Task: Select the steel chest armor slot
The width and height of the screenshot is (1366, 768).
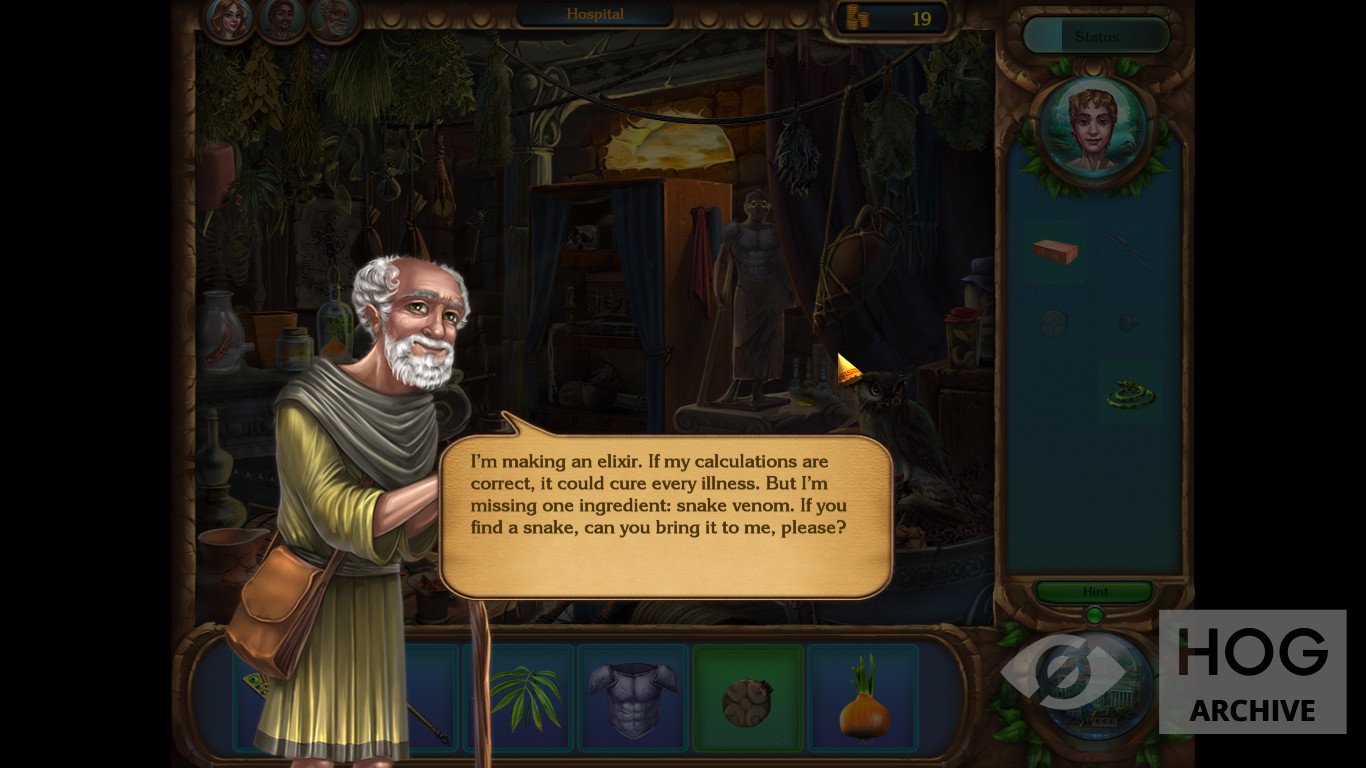Action: pos(633,696)
